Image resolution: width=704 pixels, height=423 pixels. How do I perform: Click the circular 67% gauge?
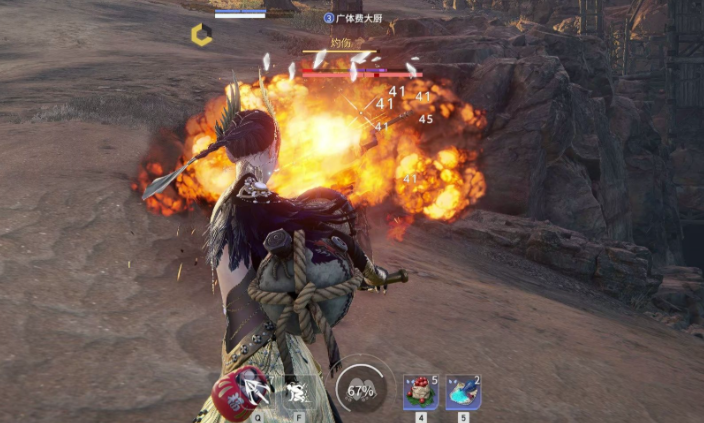tap(360, 390)
